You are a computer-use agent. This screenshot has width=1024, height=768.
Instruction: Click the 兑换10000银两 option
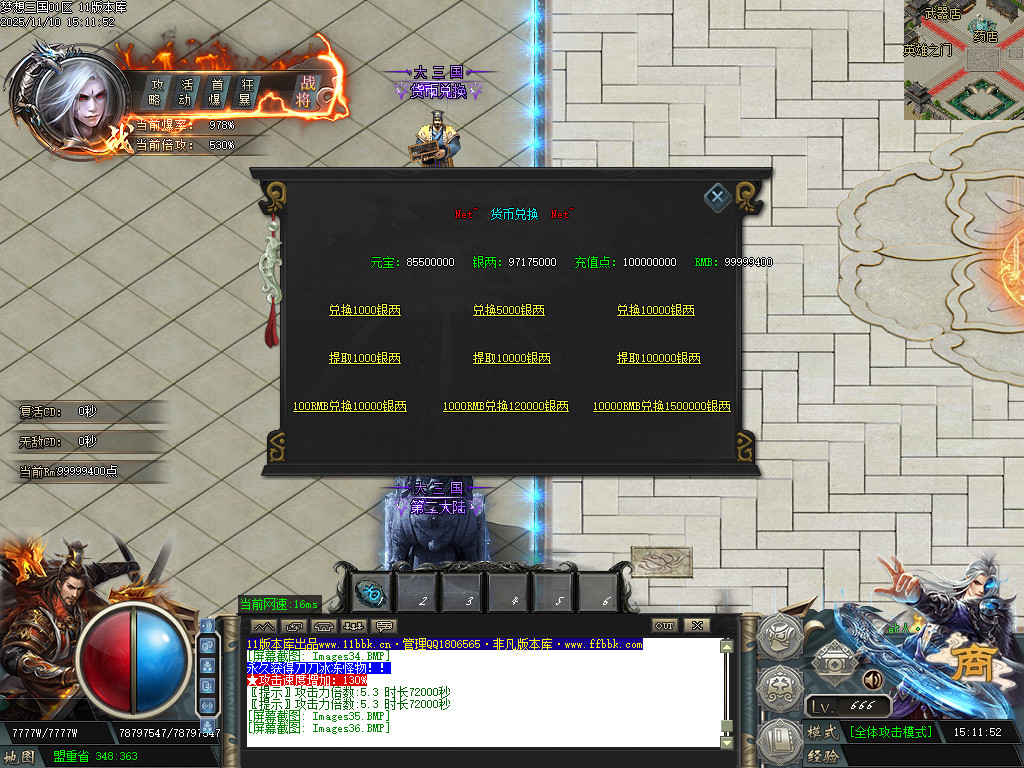coord(656,311)
